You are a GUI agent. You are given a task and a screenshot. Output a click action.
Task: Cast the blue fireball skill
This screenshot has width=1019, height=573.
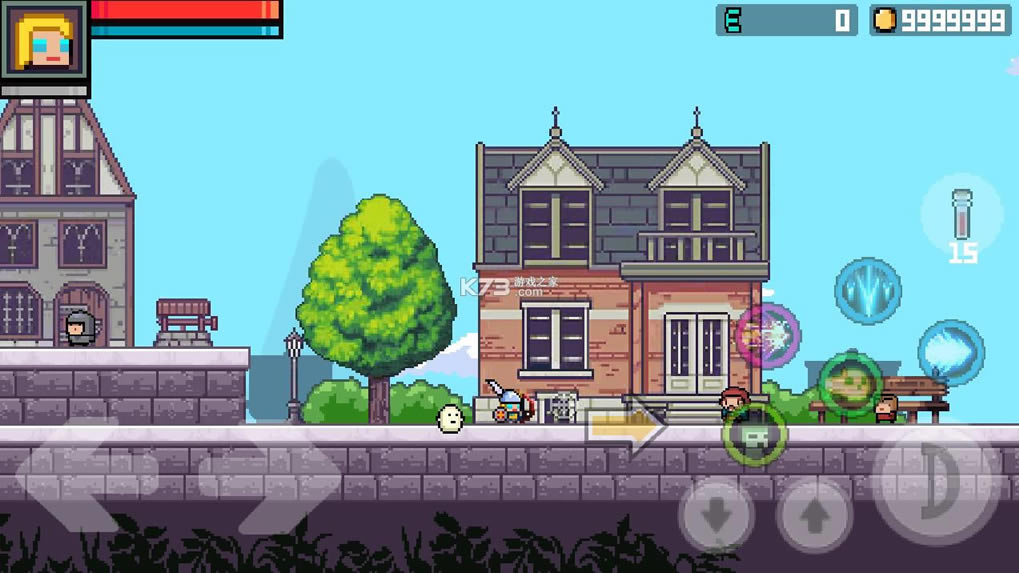[951, 352]
